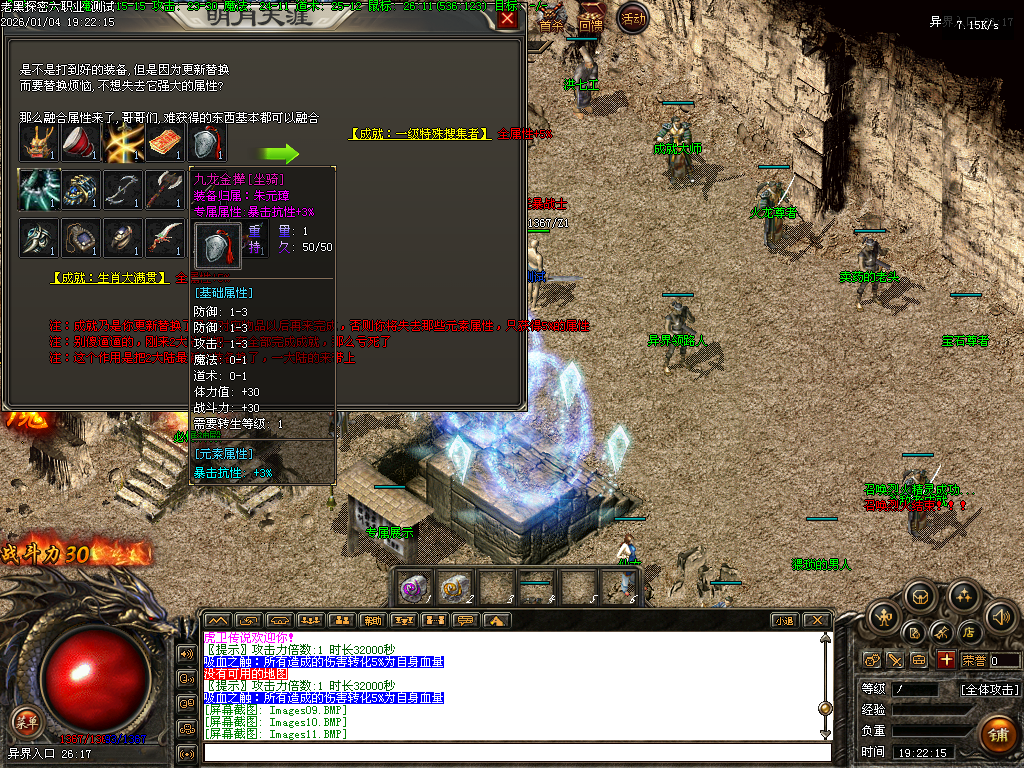
Task: Pick the battle axe item slot
Action: [164, 189]
